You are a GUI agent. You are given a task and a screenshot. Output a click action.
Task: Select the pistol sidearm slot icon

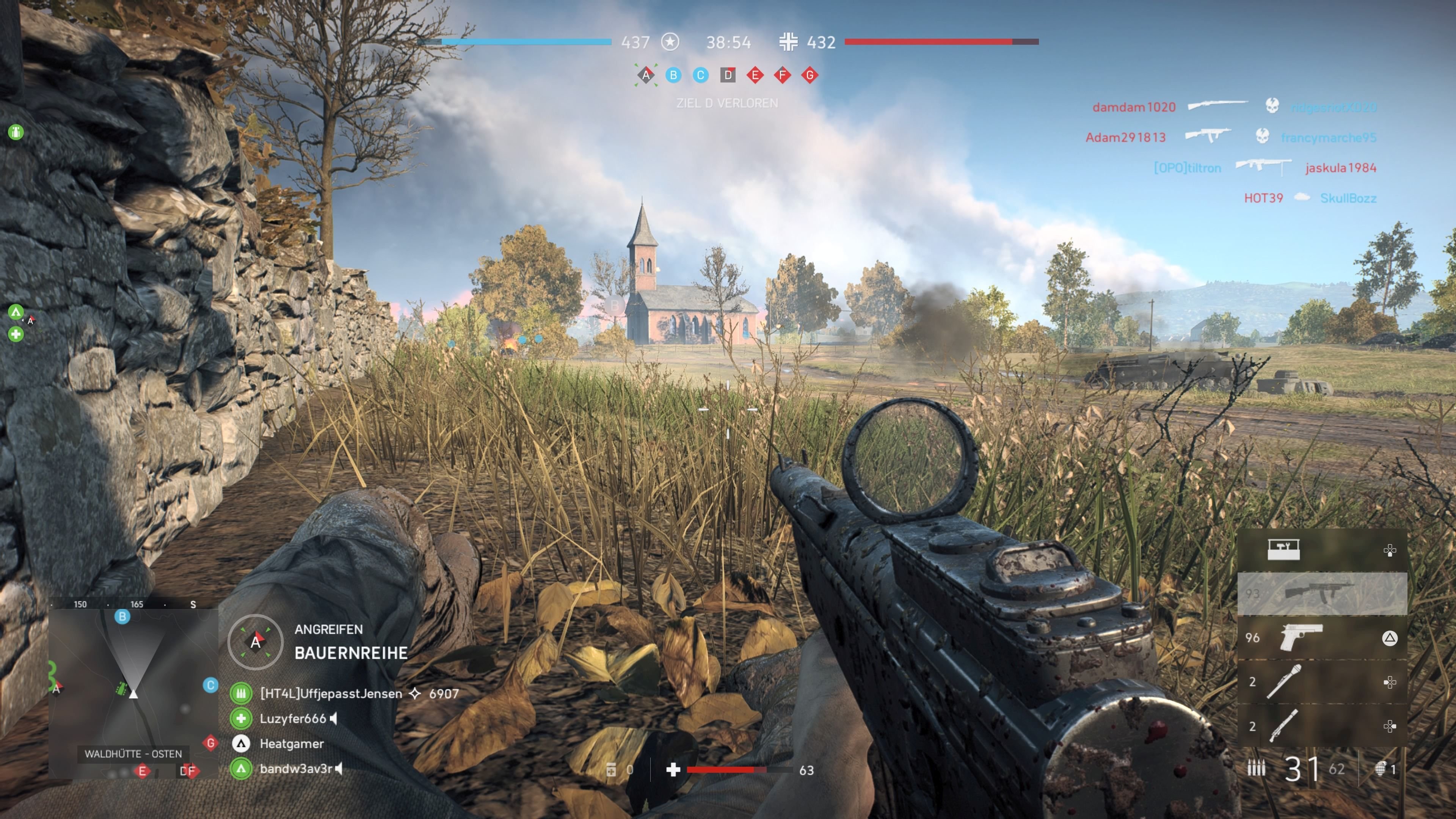point(1302,637)
